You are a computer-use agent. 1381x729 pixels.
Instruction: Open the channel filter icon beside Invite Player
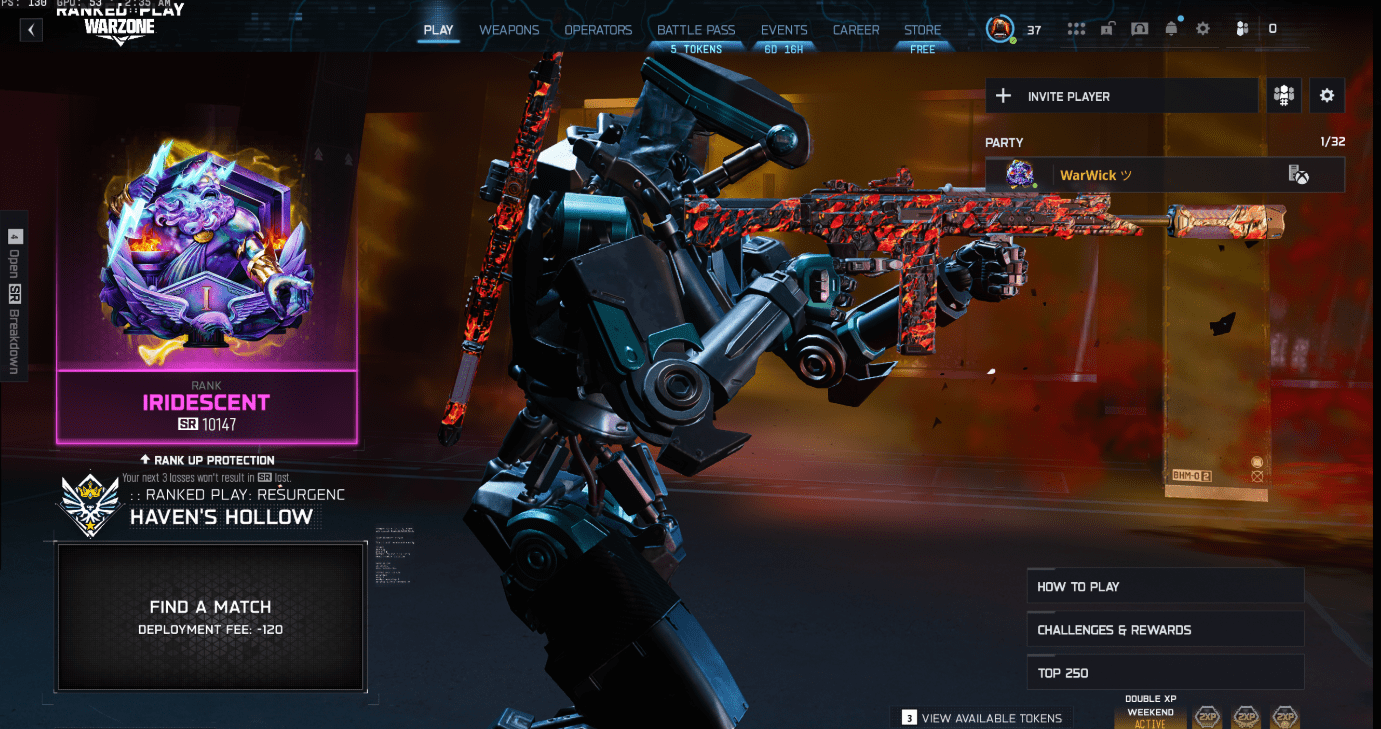click(x=1283, y=95)
